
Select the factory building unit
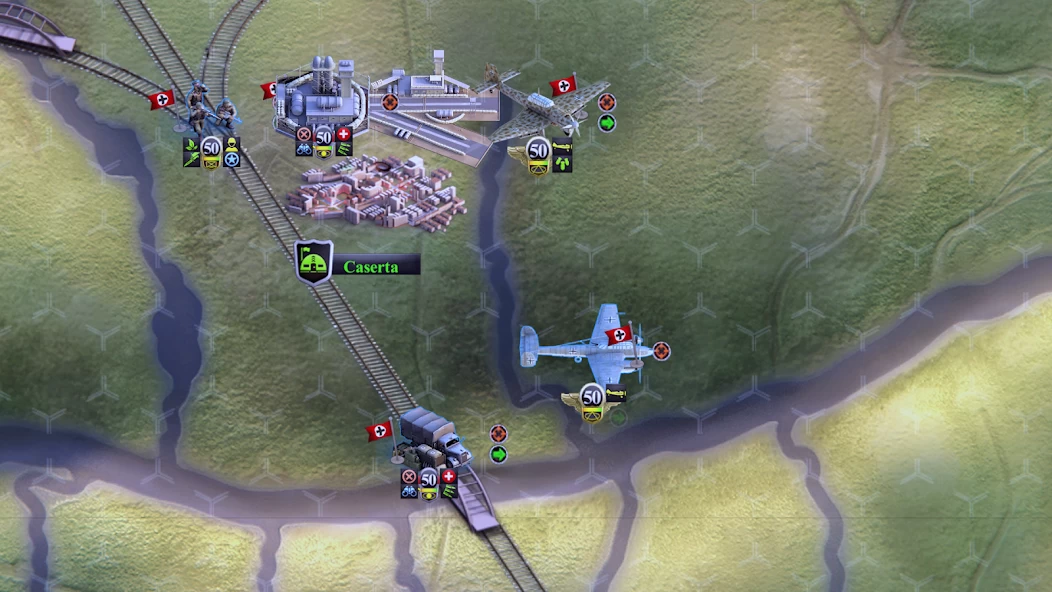[x=320, y=95]
